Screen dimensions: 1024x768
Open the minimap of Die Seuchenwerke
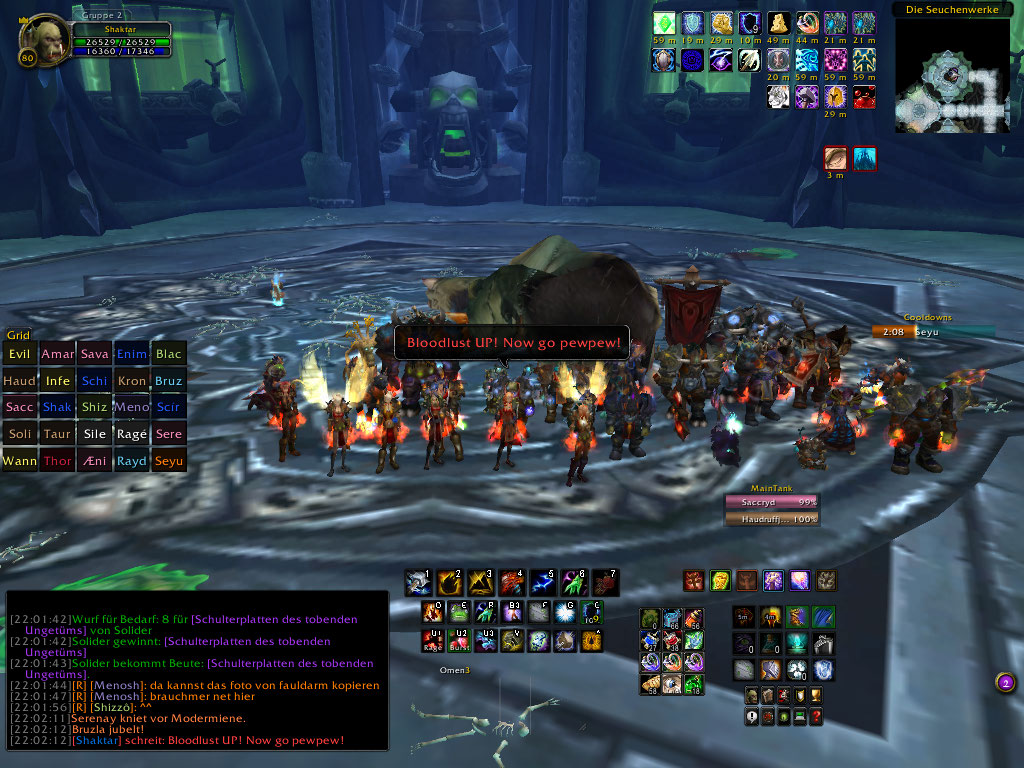[951, 76]
